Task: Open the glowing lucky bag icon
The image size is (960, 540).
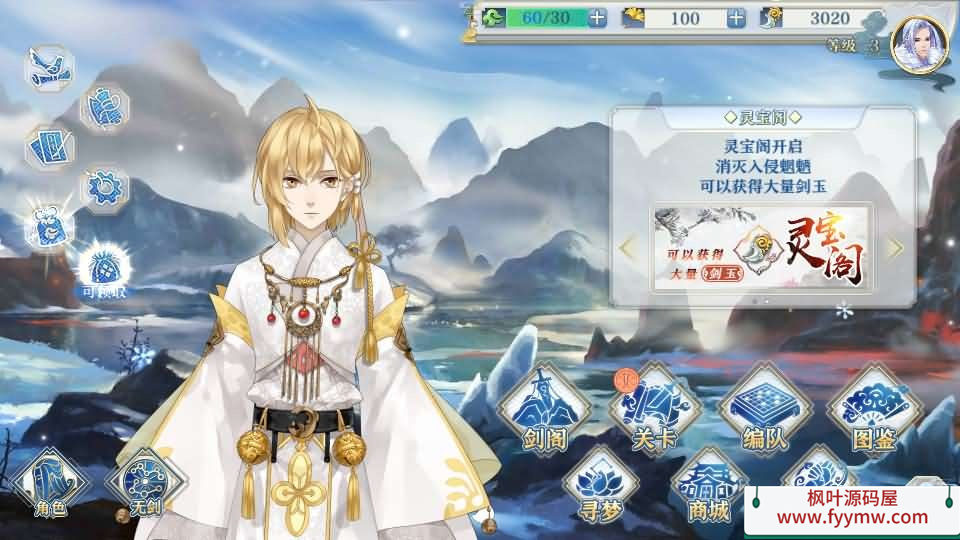Action: [x=48, y=226]
